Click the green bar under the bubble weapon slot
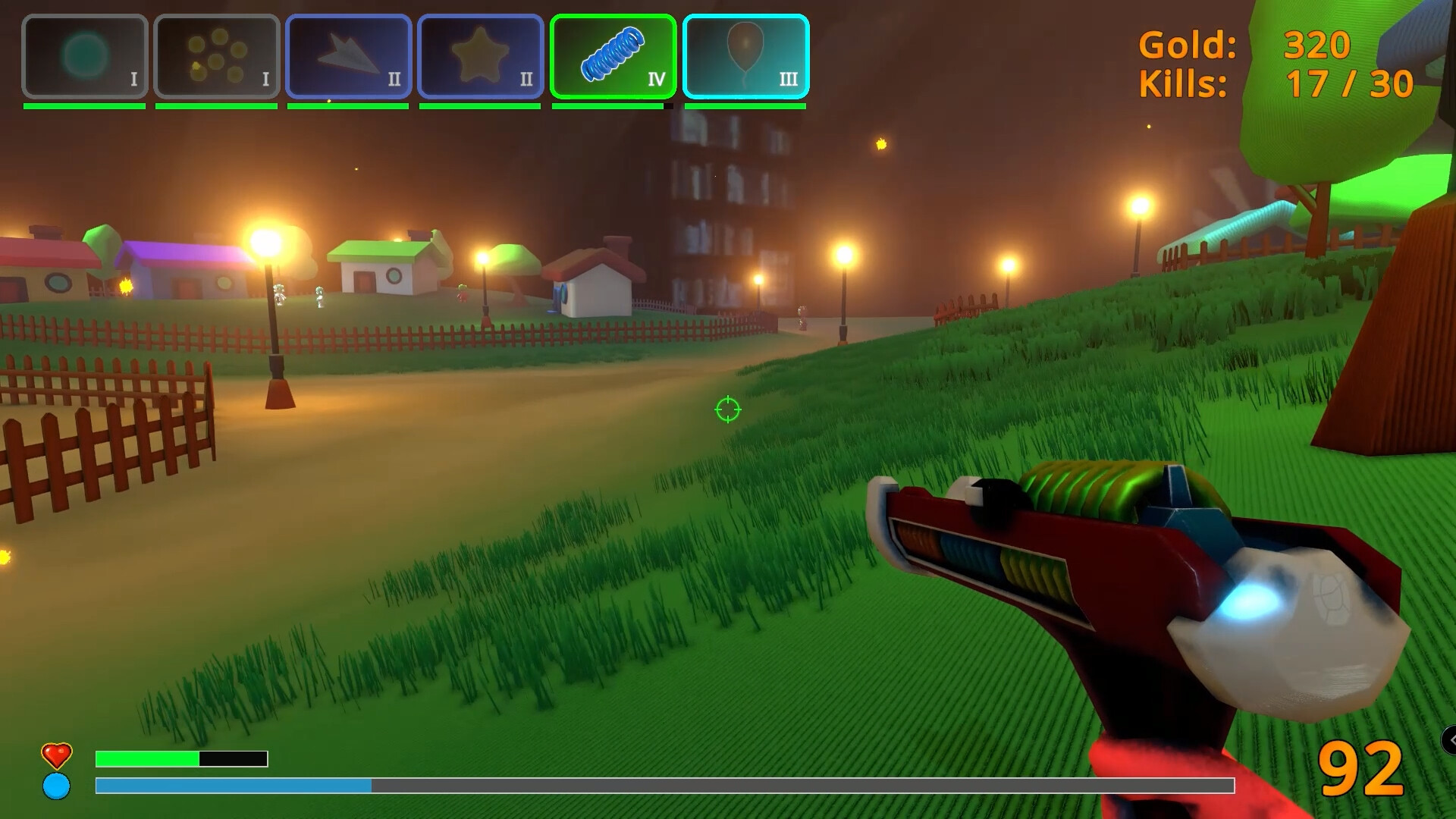Viewport: 1456px width, 819px height. 84,107
